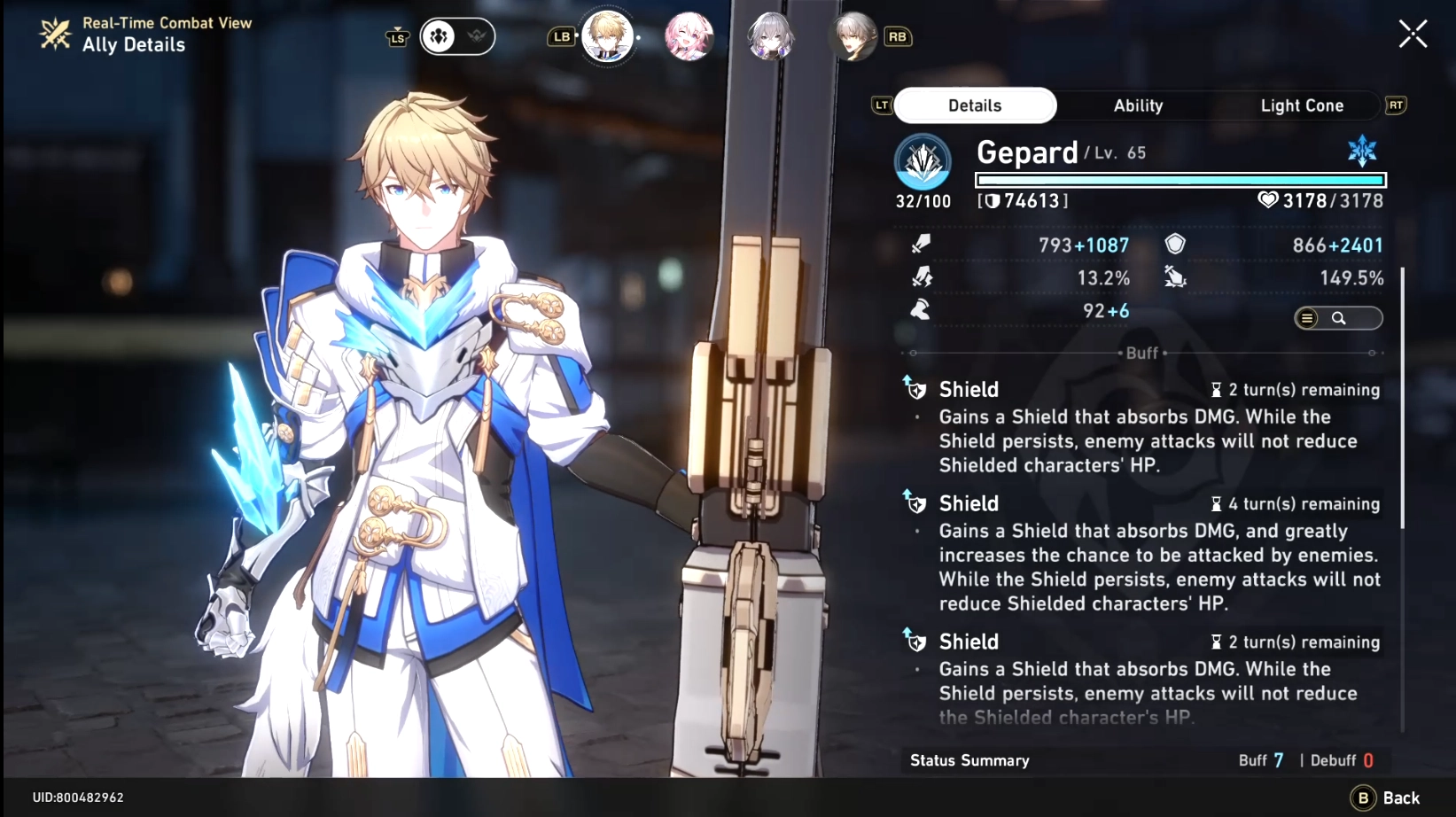Select the silver-haired ally's portrait

tap(771, 36)
